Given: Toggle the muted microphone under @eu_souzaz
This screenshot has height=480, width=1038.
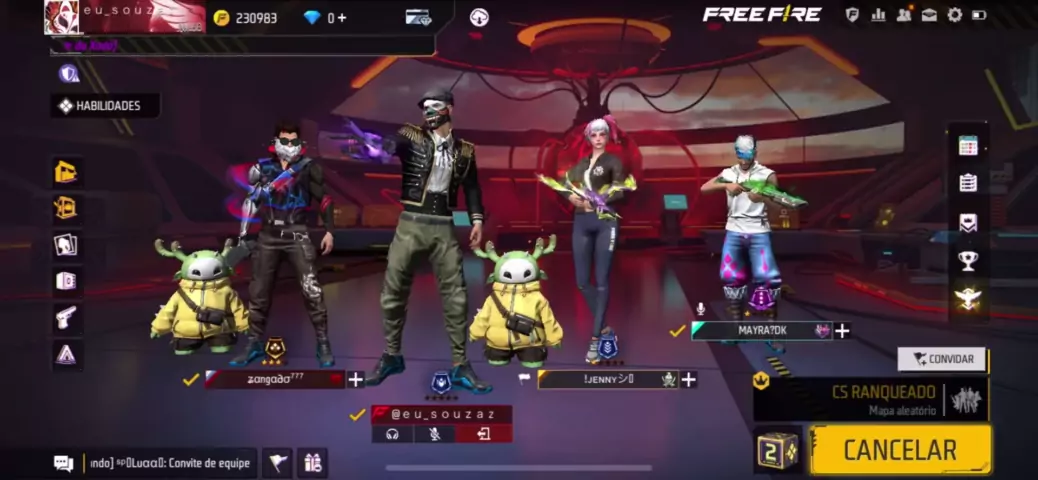Looking at the screenshot, I should click(435, 434).
